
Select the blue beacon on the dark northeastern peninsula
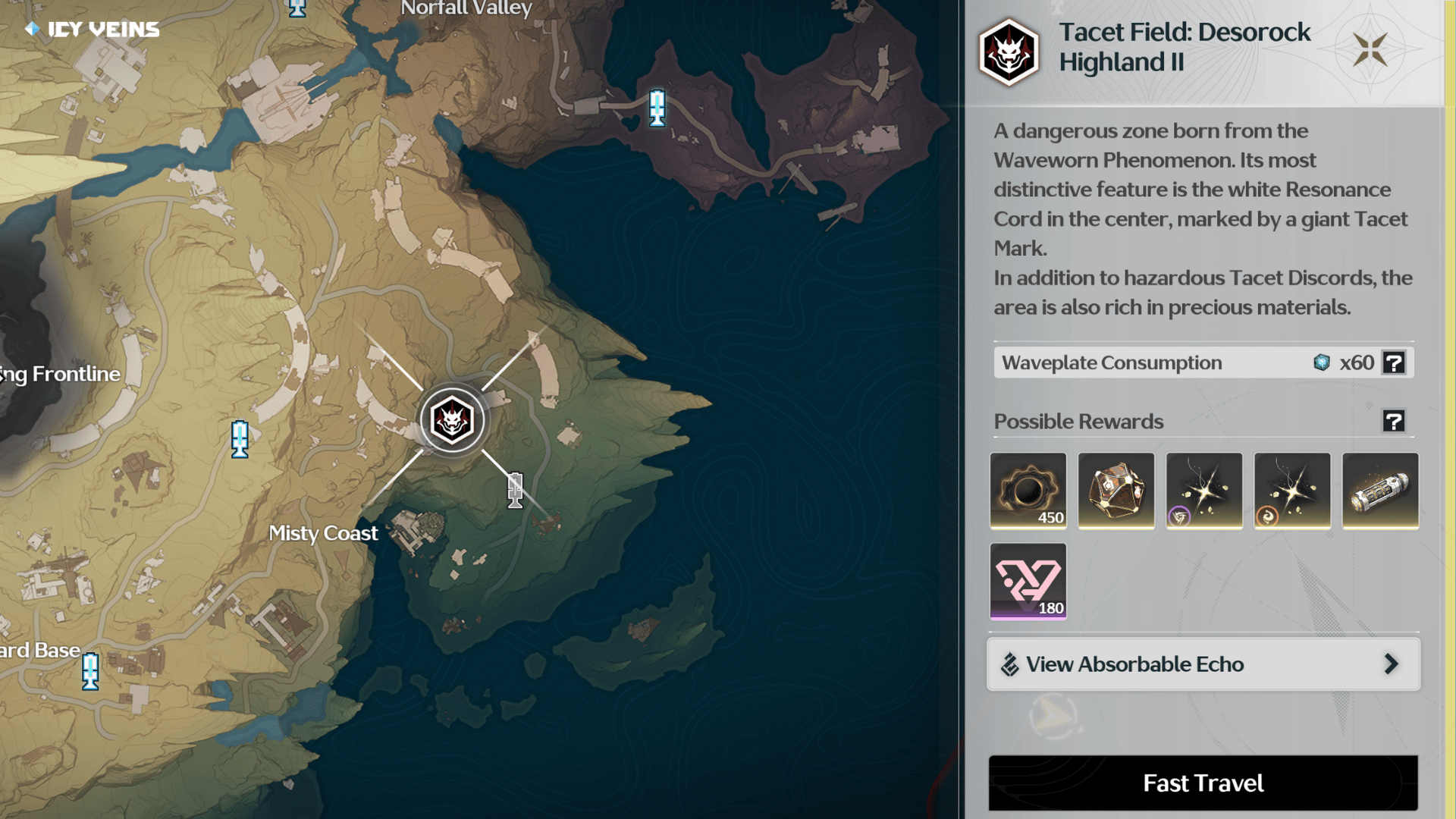point(657,108)
